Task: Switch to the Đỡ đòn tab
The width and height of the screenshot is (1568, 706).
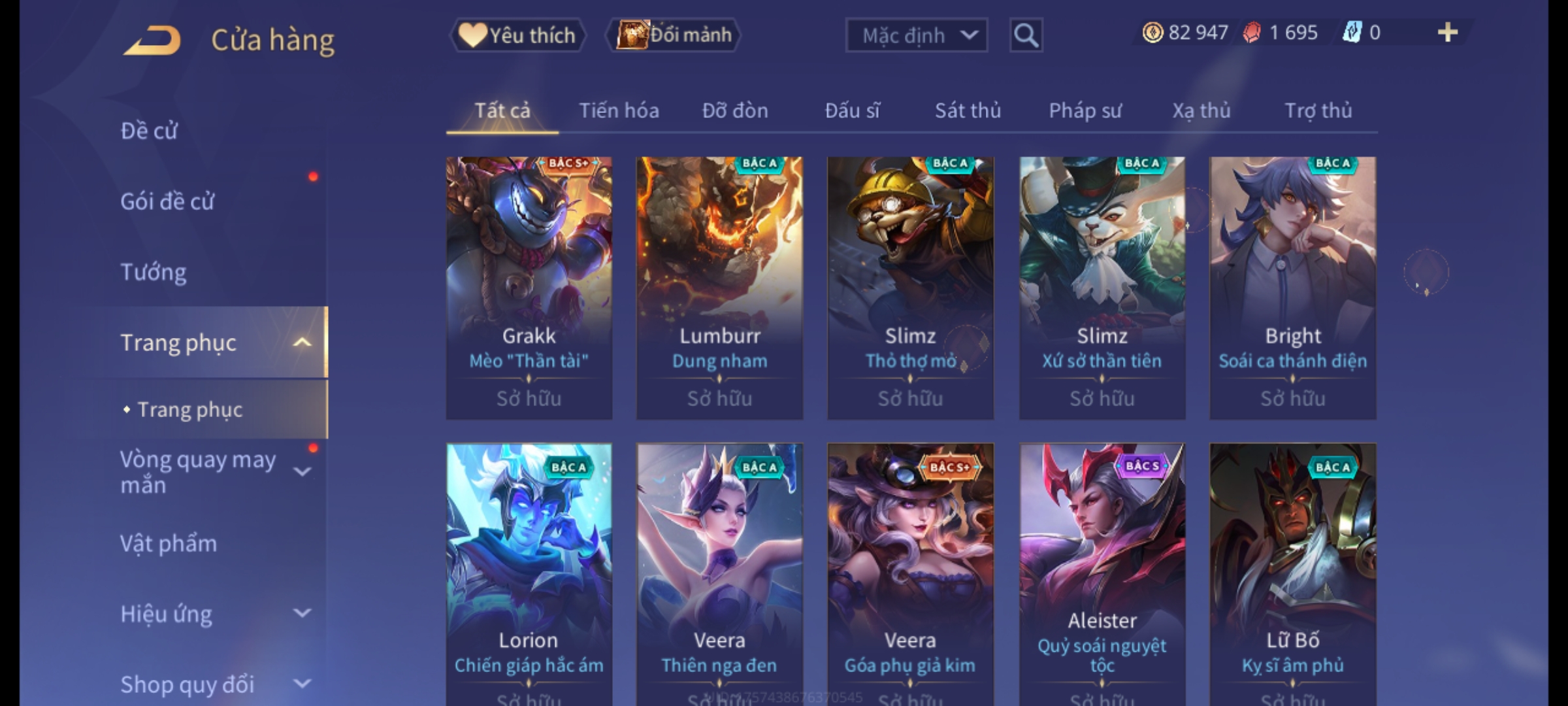Action: point(735,111)
